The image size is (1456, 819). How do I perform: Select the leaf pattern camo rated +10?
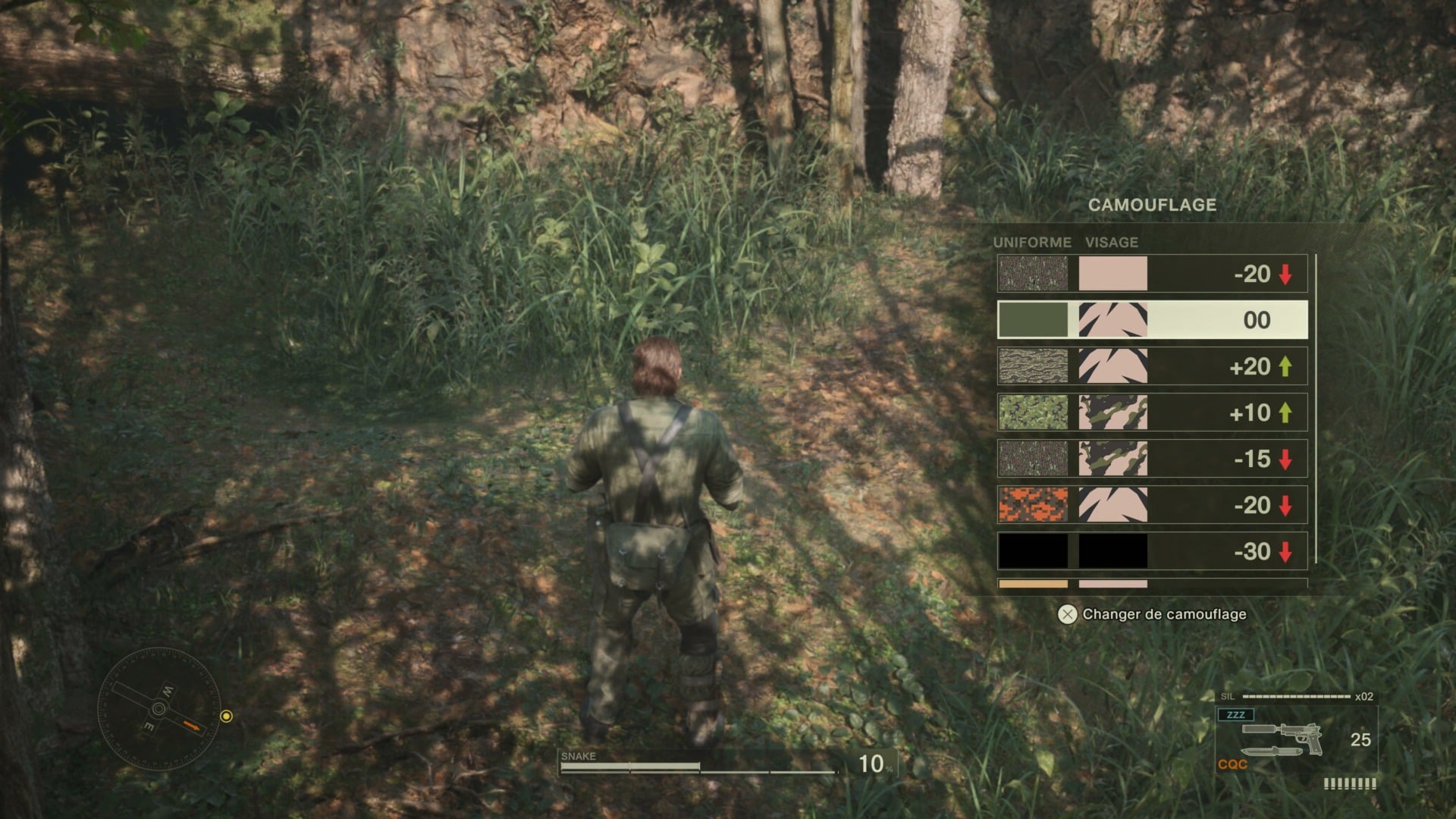coord(1034,412)
